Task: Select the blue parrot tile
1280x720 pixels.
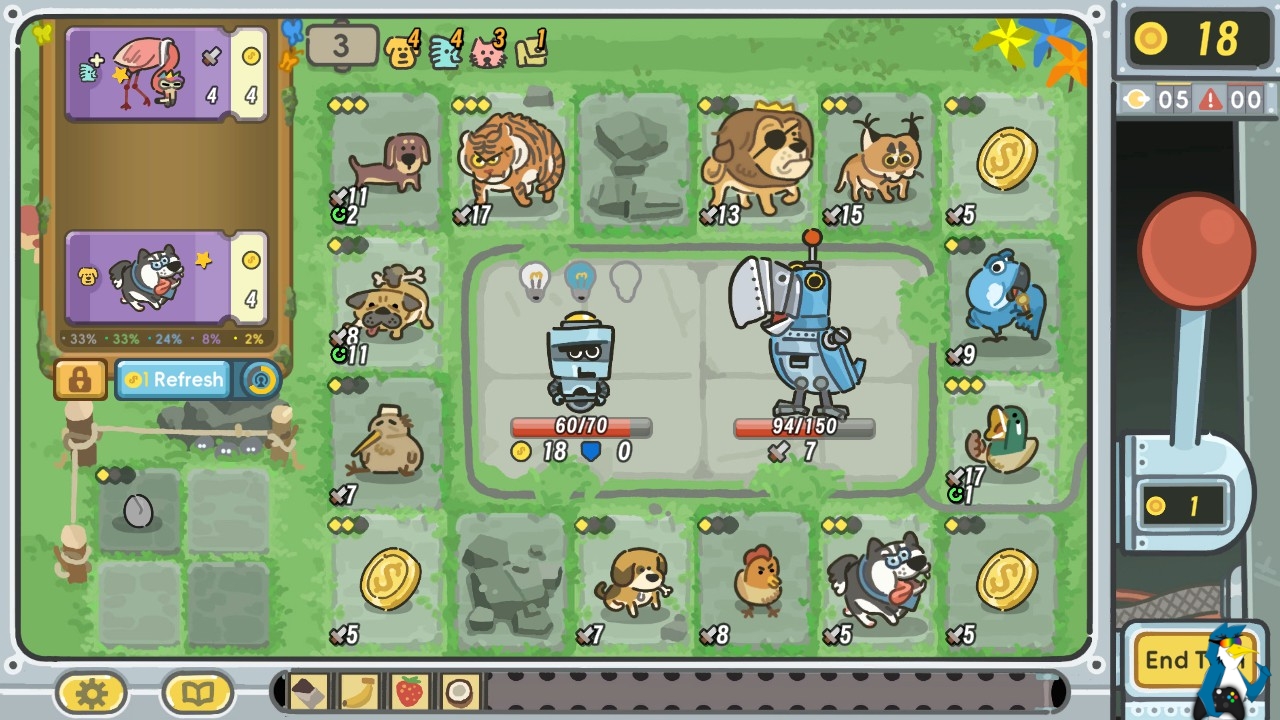Action: [x=1003, y=300]
